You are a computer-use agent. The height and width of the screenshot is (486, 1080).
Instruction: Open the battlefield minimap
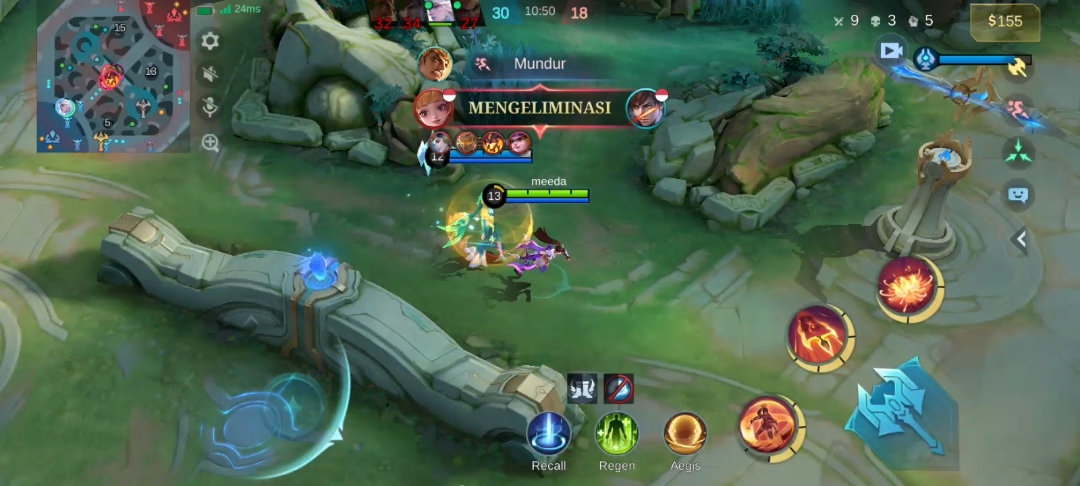[x=113, y=76]
